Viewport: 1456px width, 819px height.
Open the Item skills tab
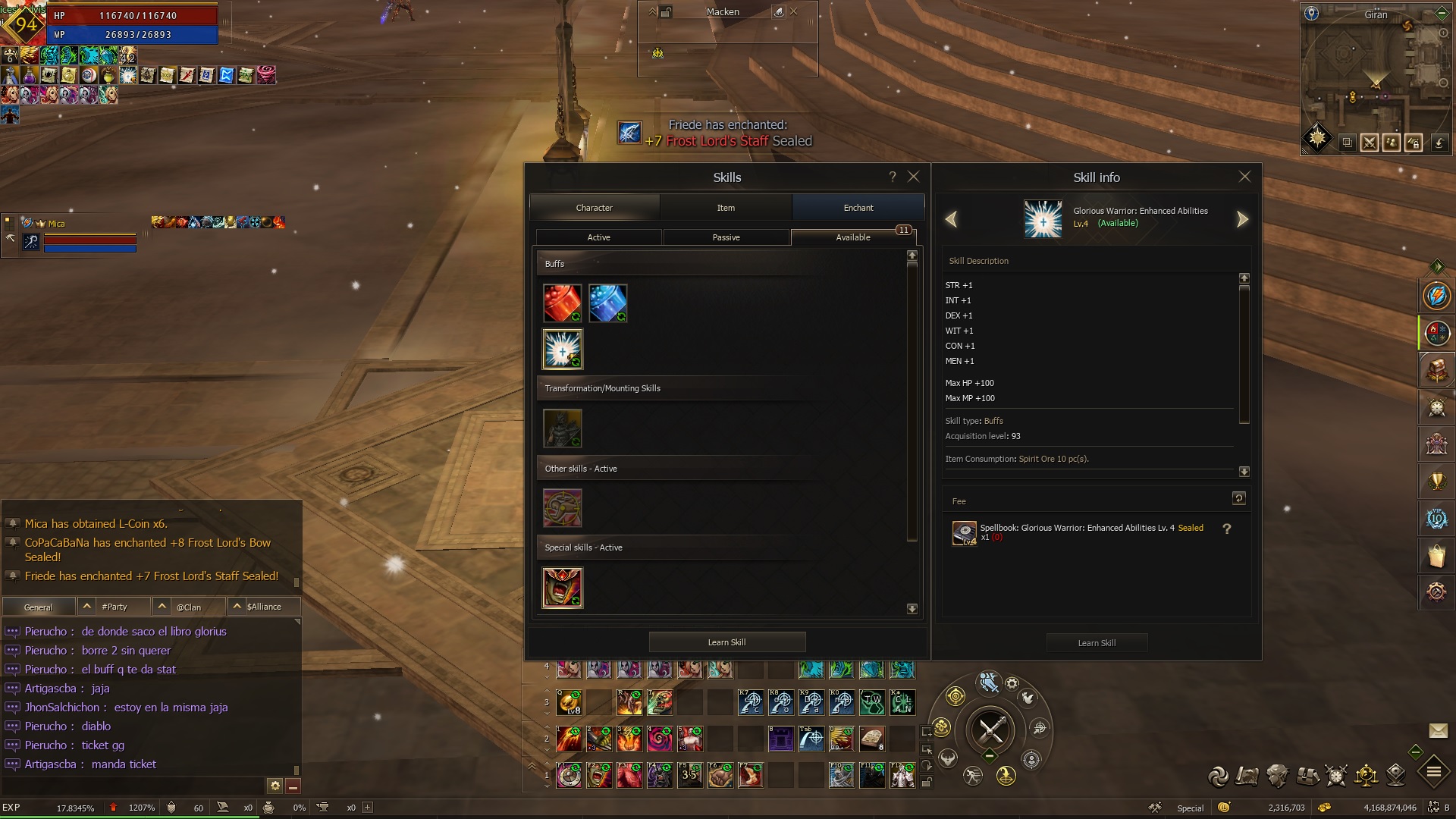(x=726, y=208)
